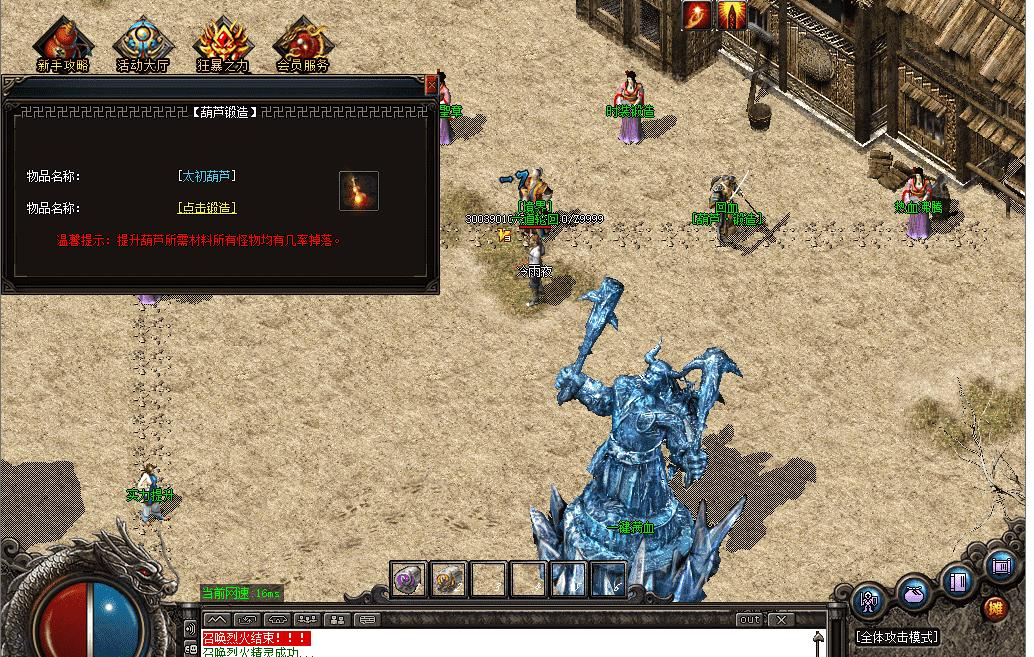Close the chat panel with X button

point(781,620)
